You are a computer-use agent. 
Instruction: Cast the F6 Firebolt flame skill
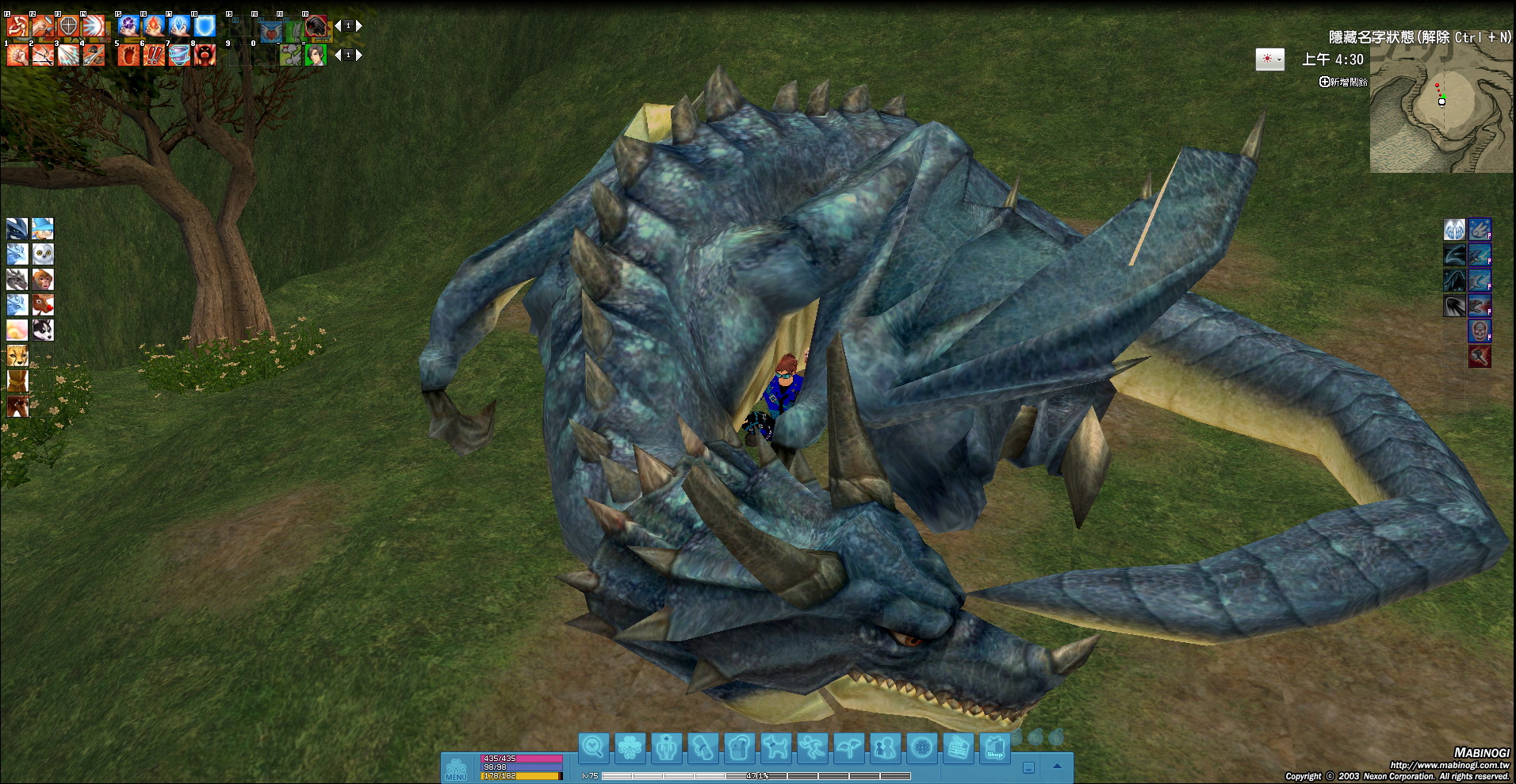point(154,26)
